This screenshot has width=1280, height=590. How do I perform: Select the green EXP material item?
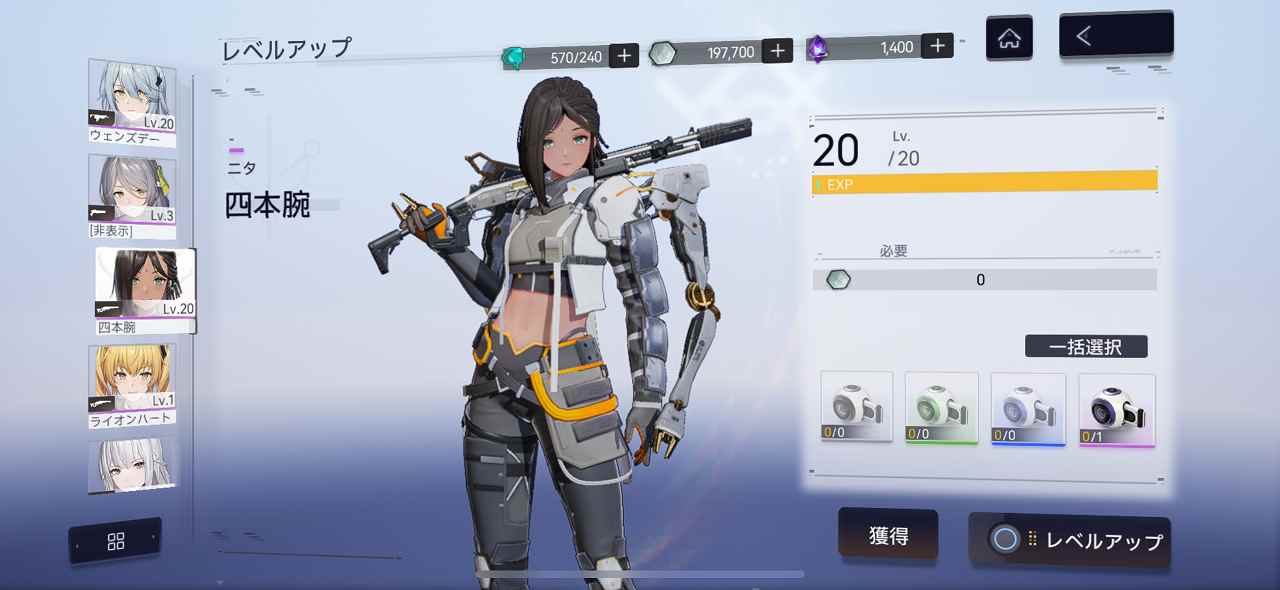pyautogui.click(x=941, y=407)
